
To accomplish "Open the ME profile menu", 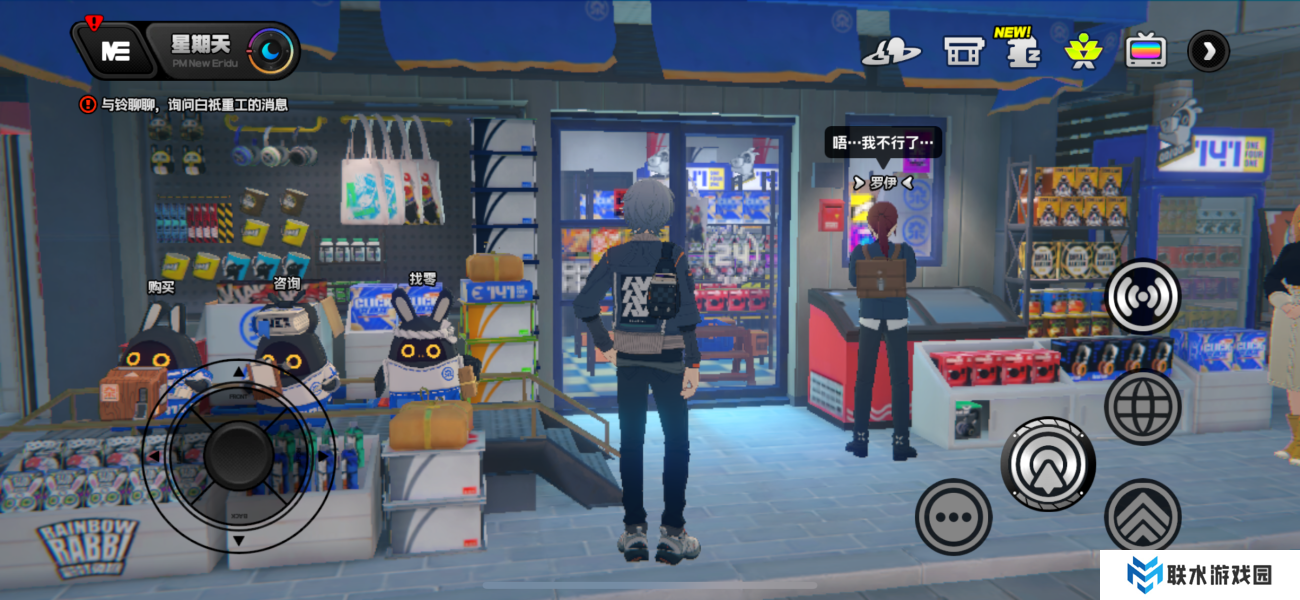I will pyautogui.click(x=115, y=51).
